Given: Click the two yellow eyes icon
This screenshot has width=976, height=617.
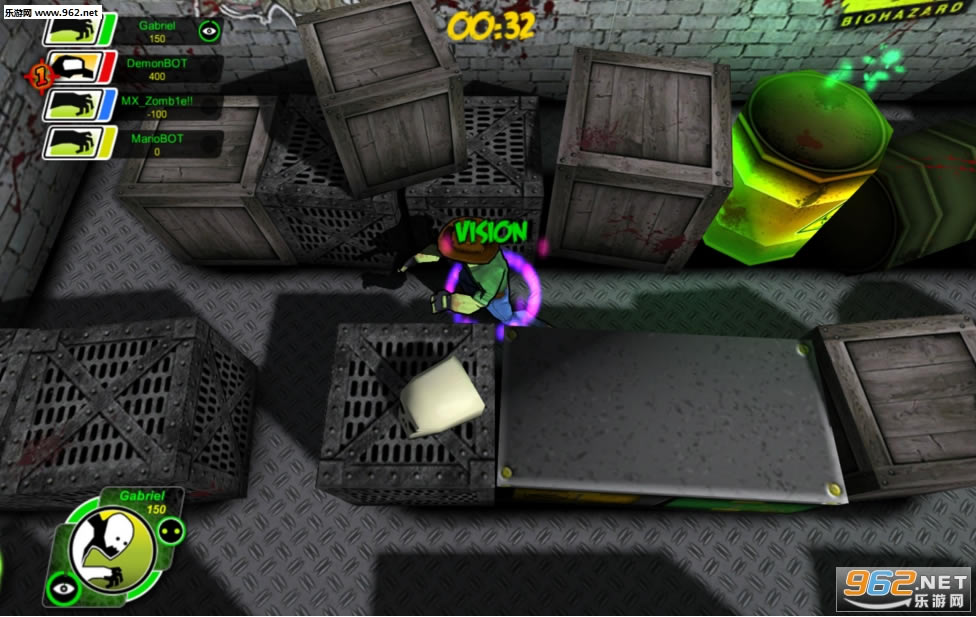Looking at the screenshot, I should click(170, 531).
